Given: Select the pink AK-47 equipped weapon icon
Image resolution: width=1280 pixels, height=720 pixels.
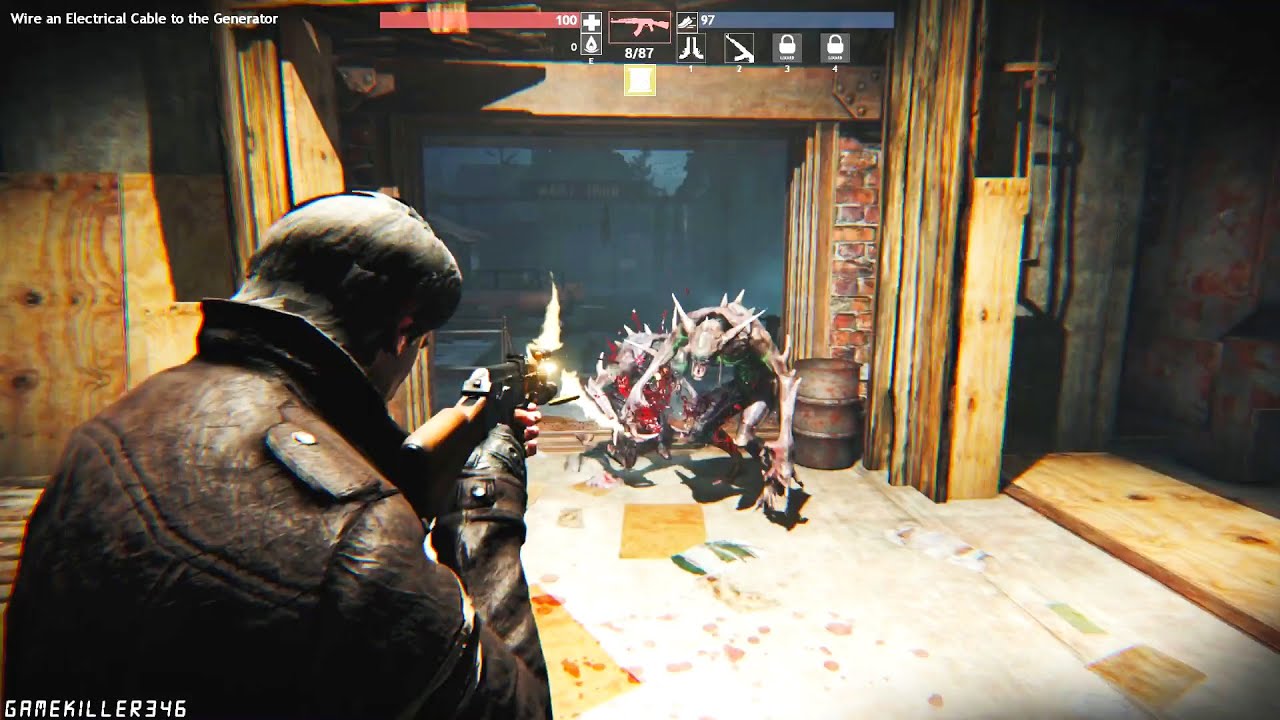Looking at the screenshot, I should click(639, 26).
